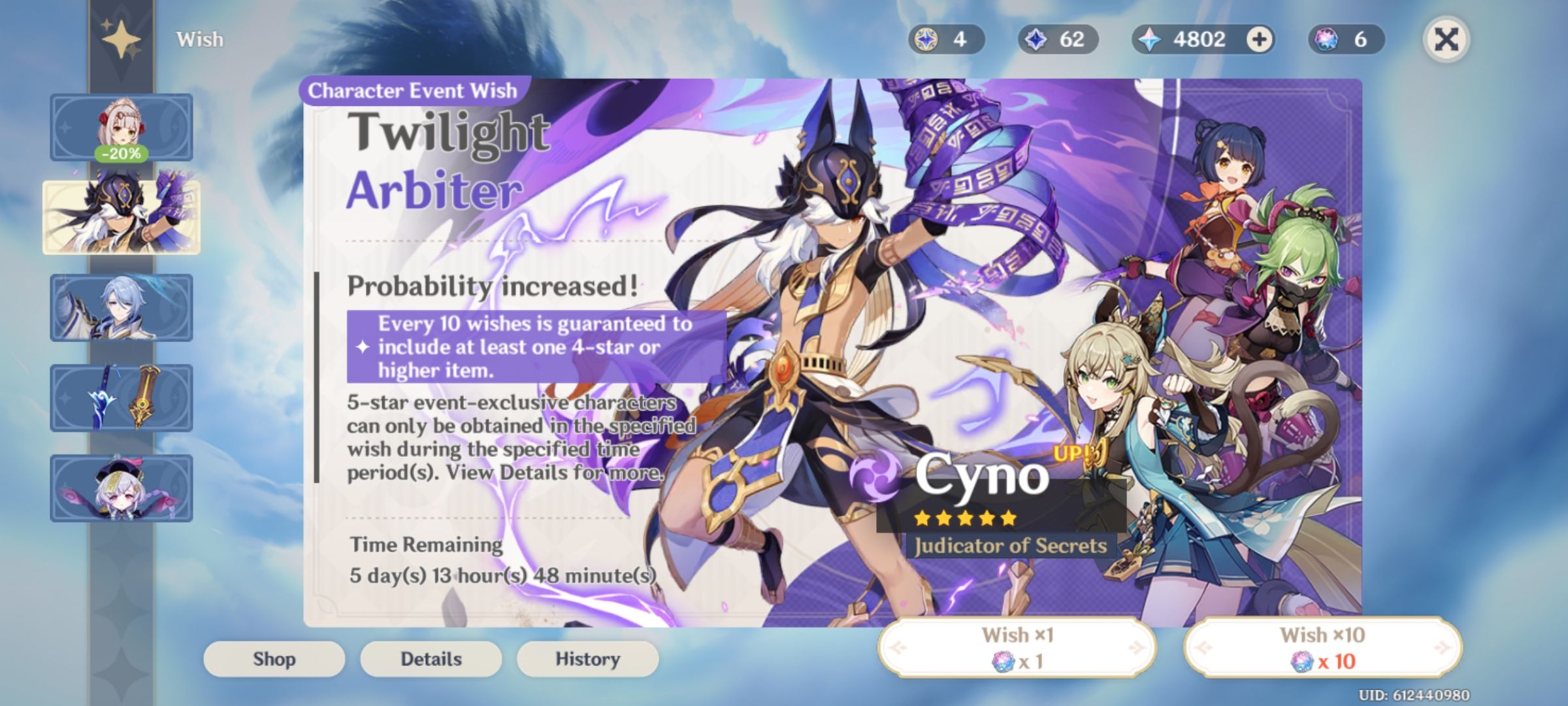Open the Shop
Viewport: 1568px width, 706px height.
point(274,658)
